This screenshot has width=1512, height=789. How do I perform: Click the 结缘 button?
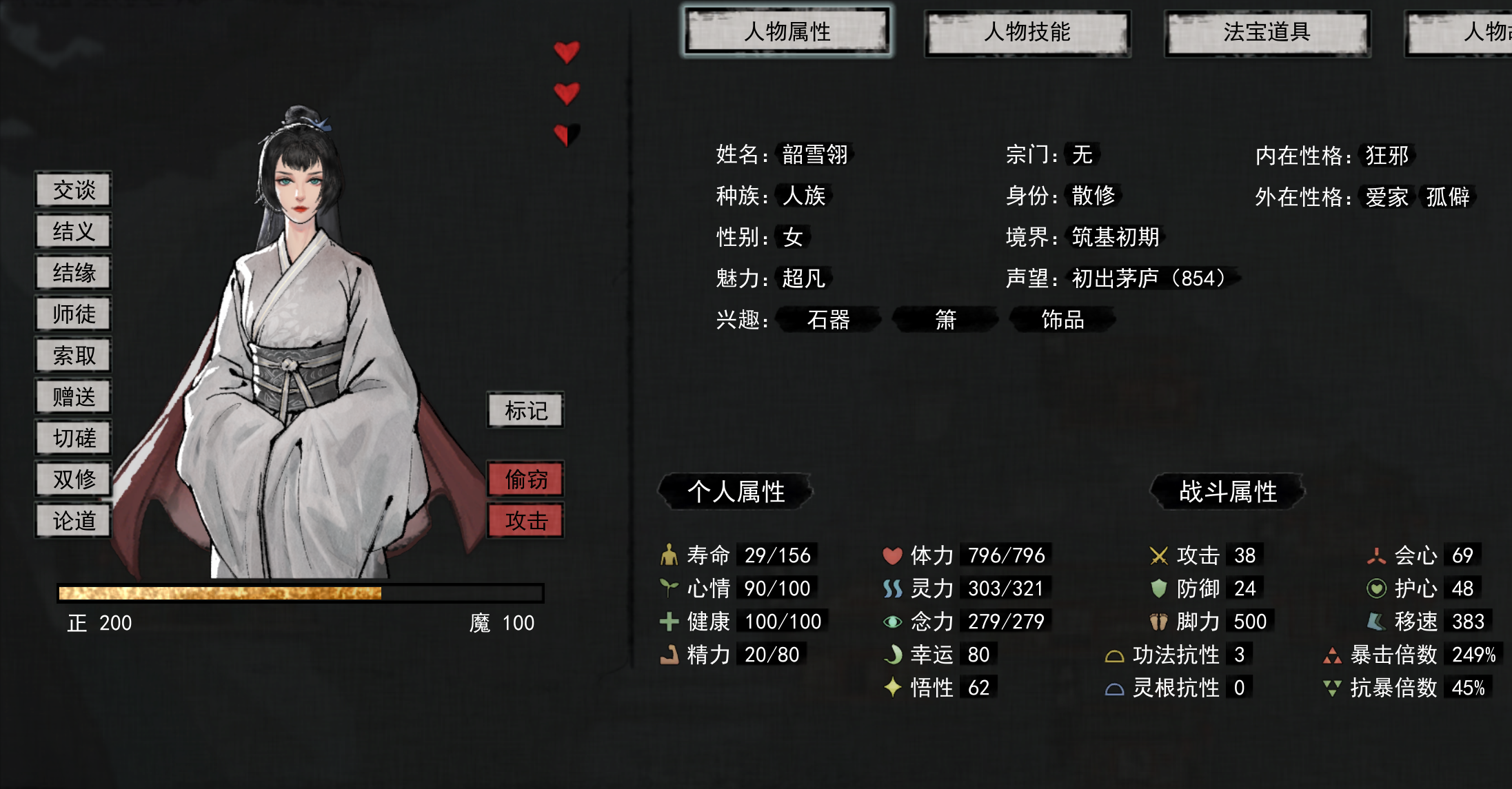(74, 273)
